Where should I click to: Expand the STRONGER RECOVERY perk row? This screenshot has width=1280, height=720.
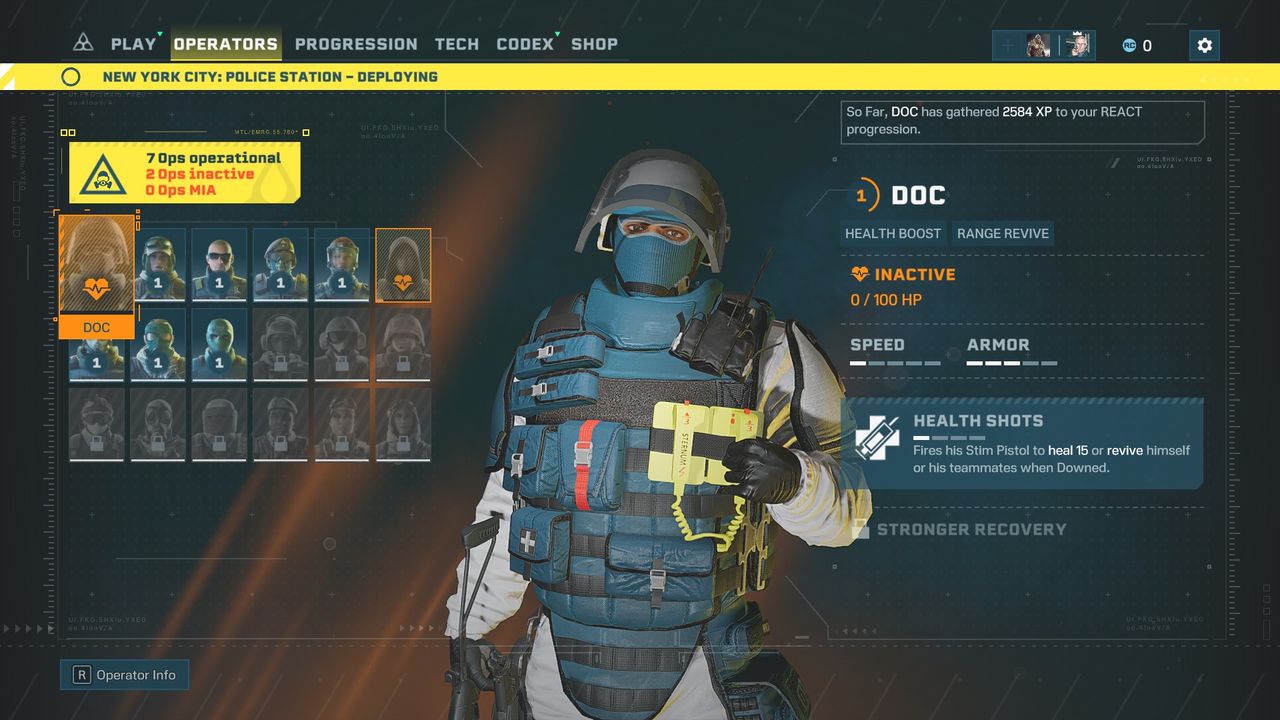[x=971, y=529]
